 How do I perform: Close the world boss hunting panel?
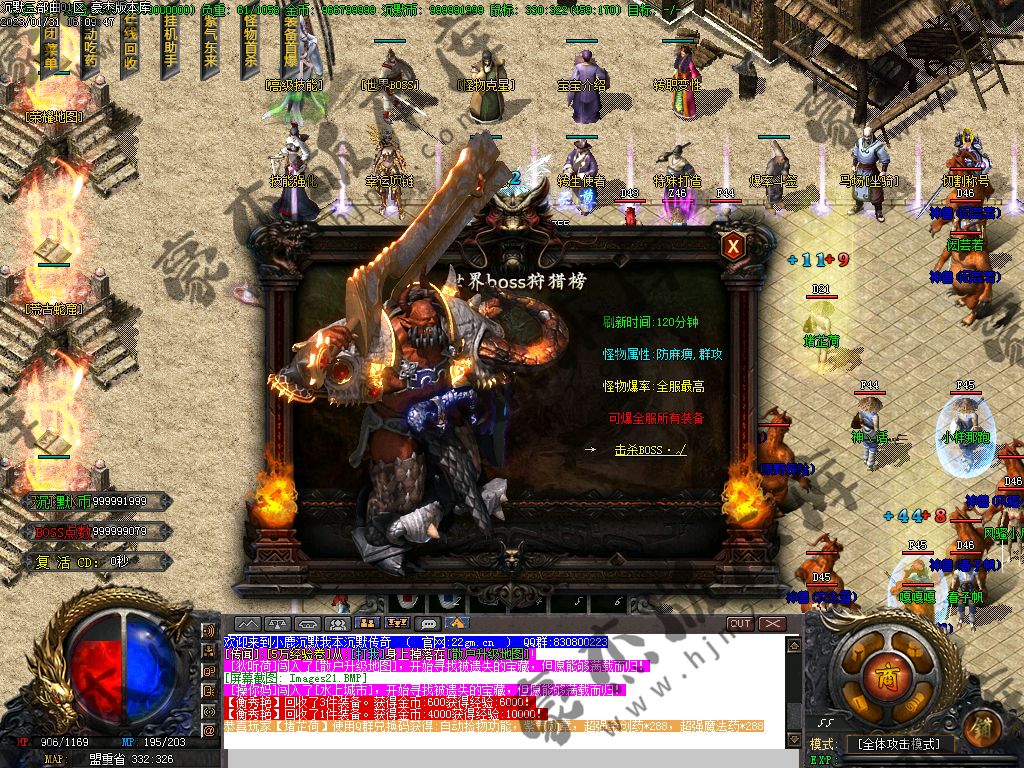tap(734, 245)
